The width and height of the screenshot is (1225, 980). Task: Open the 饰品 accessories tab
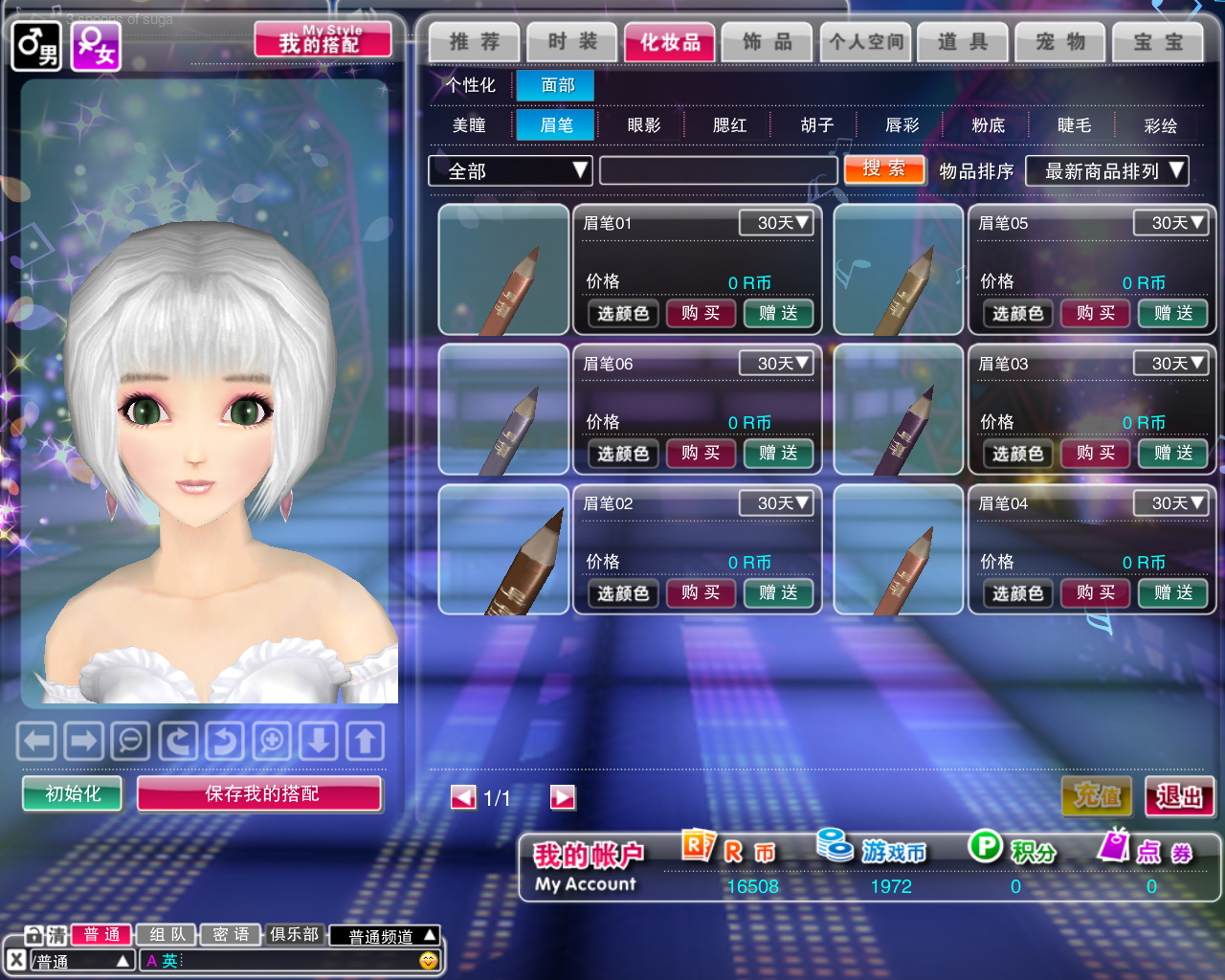(768, 42)
